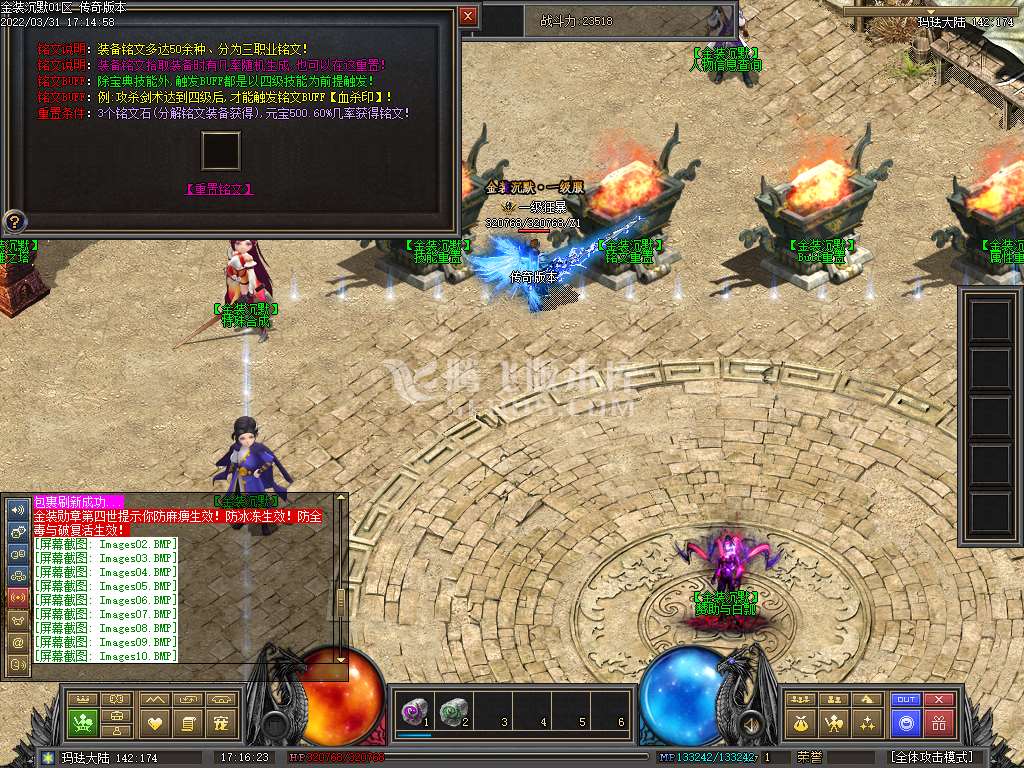Open the scroll quest log button
Viewport: 1024px width, 768px height.
(187, 722)
